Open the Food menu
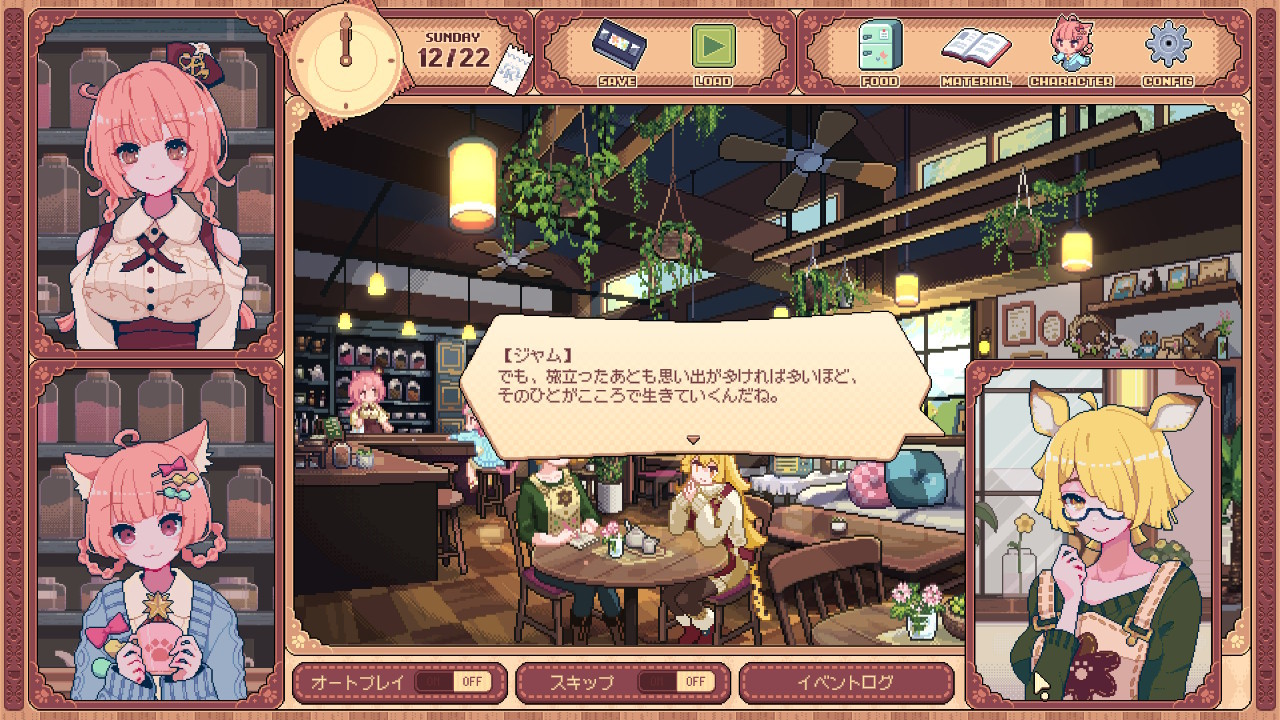1280x720 pixels. [x=879, y=50]
